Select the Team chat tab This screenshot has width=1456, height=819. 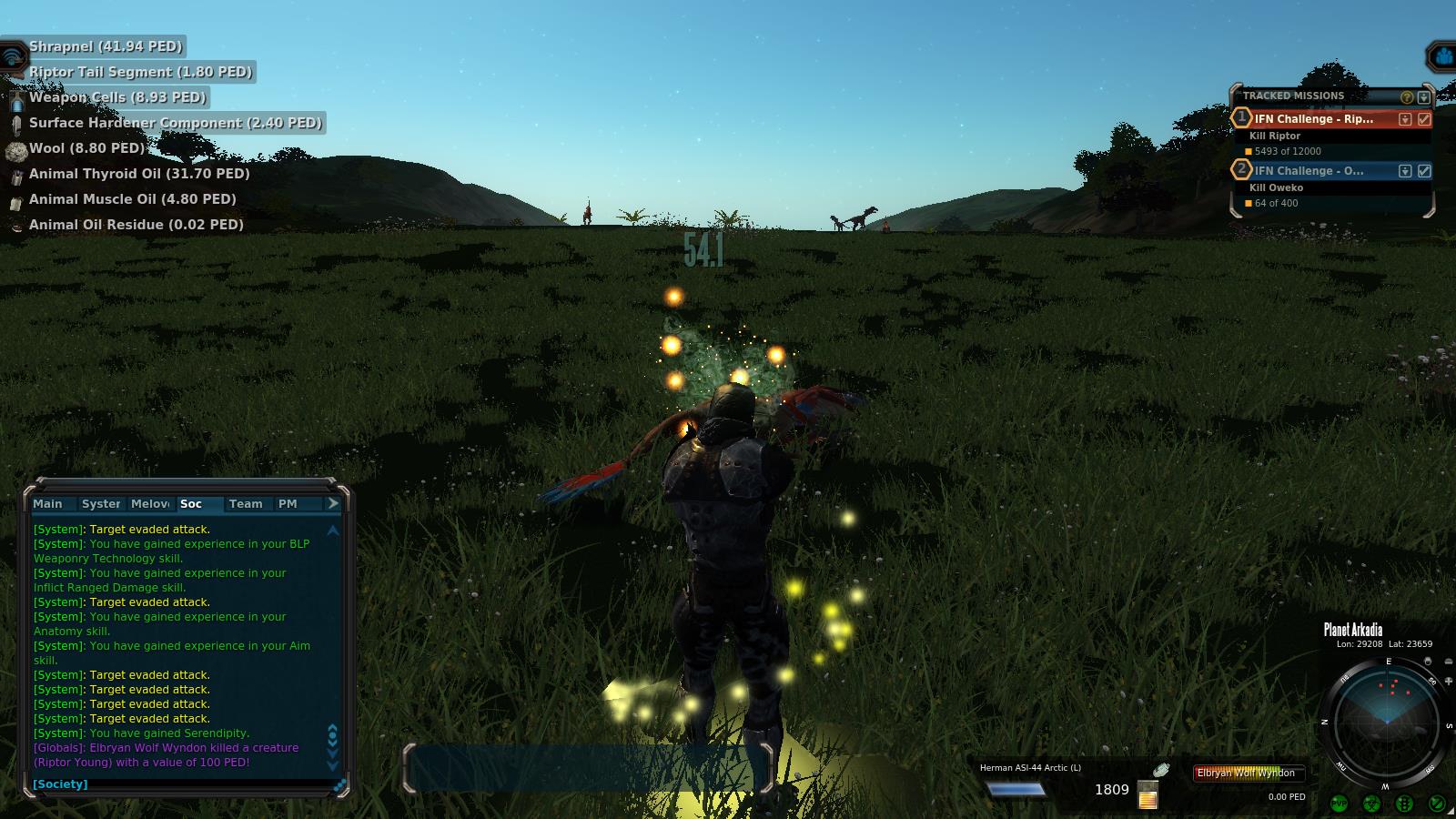coord(246,504)
